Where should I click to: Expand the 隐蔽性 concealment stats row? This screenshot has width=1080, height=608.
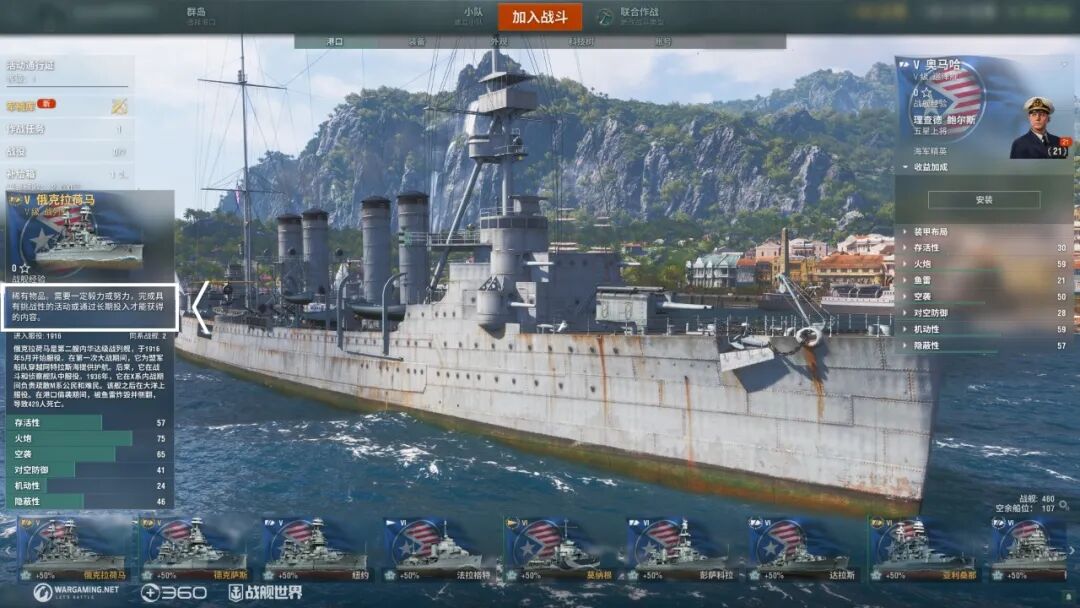985,345
